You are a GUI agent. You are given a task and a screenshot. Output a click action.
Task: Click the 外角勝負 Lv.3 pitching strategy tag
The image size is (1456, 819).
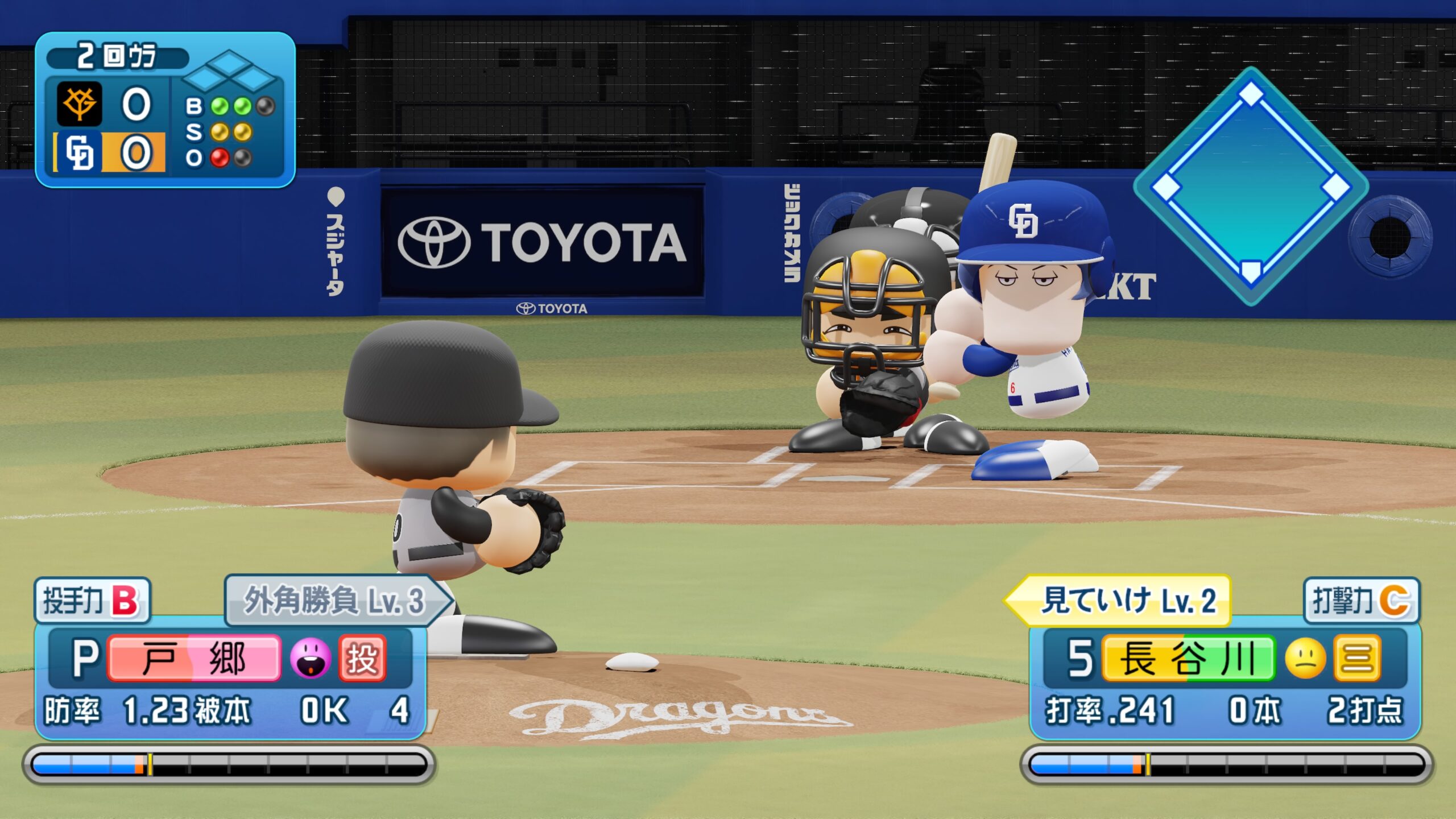click(x=336, y=600)
